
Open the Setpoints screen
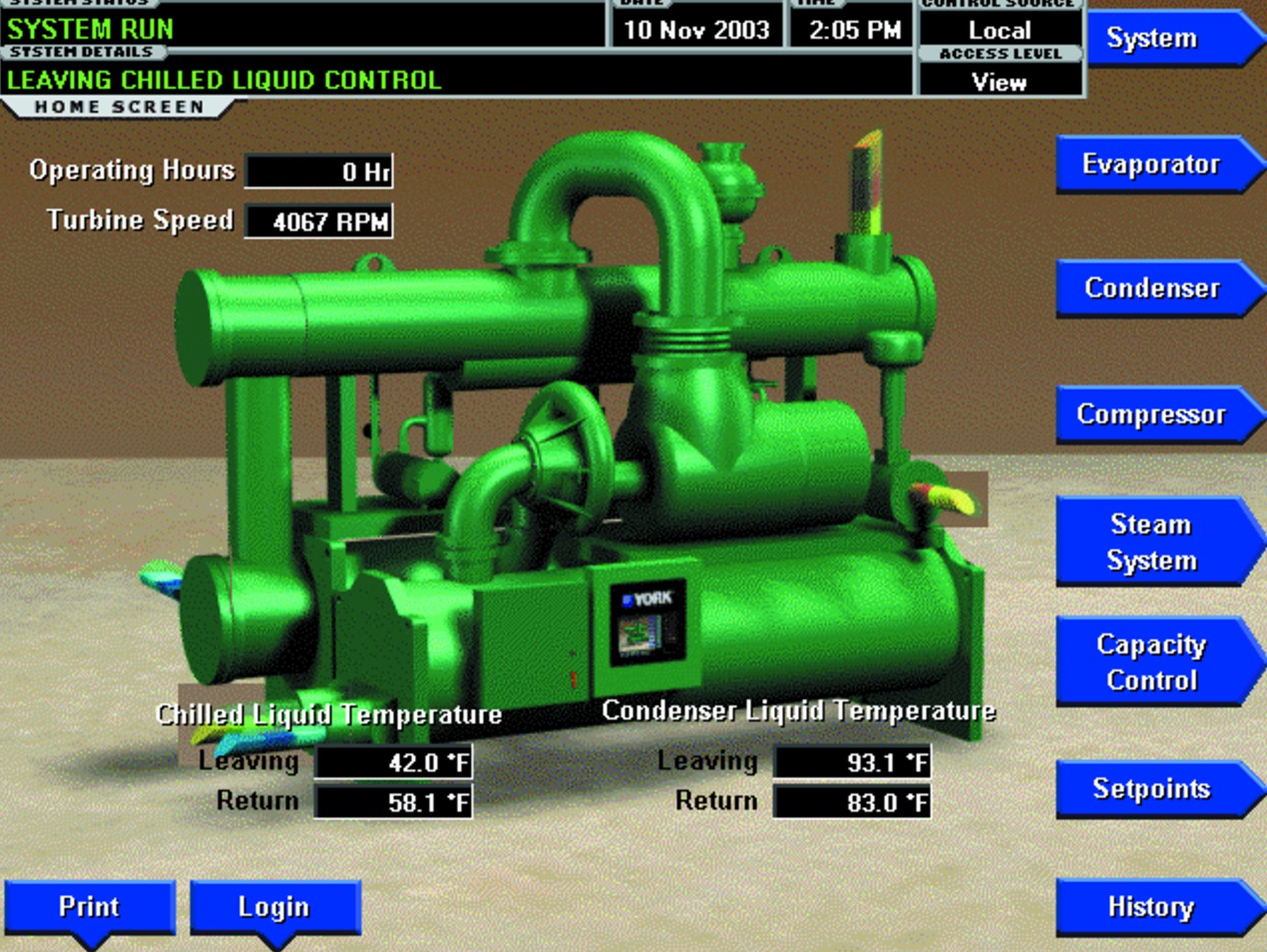[1153, 789]
